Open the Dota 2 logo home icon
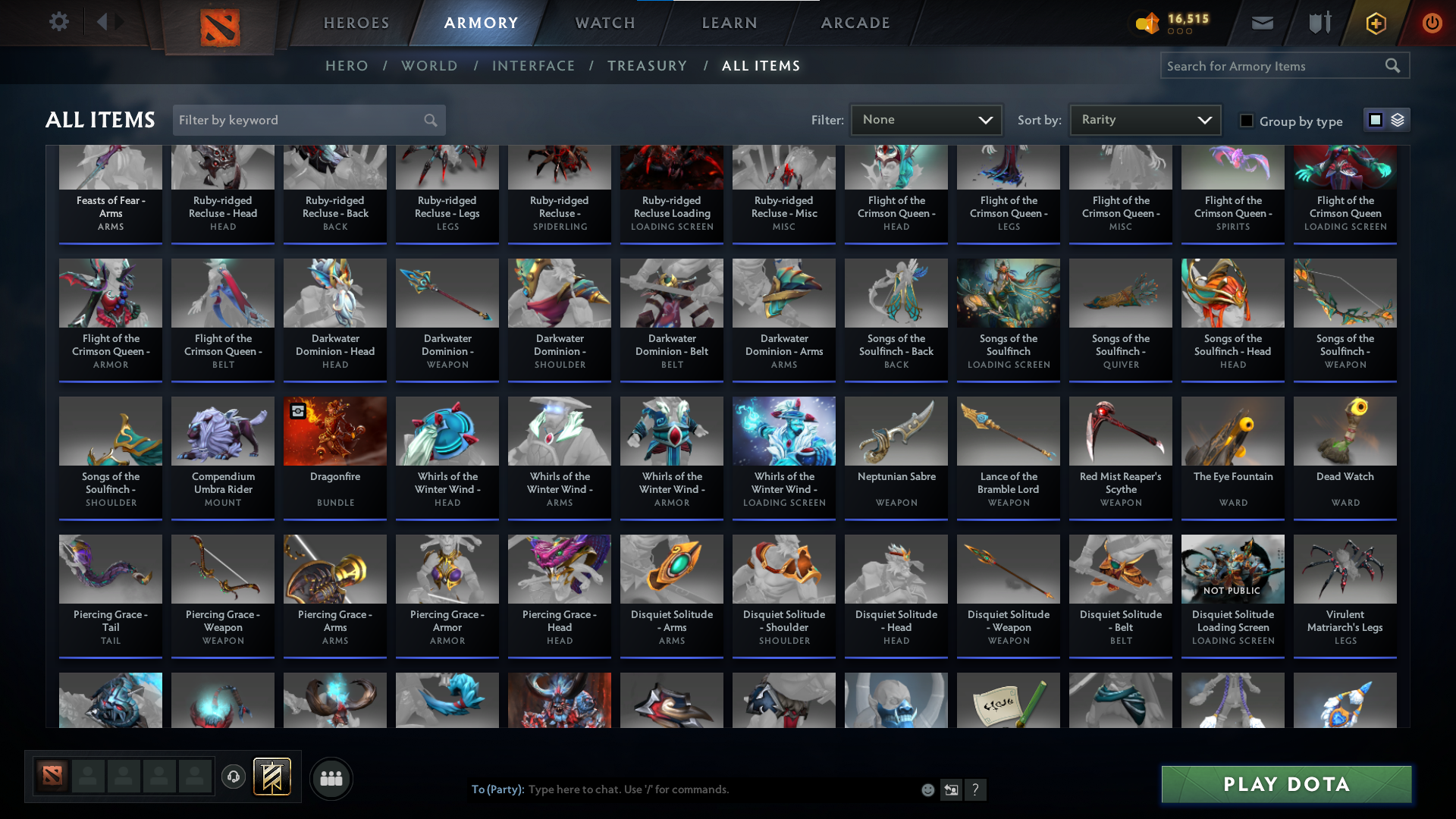 tap(219, 26)
